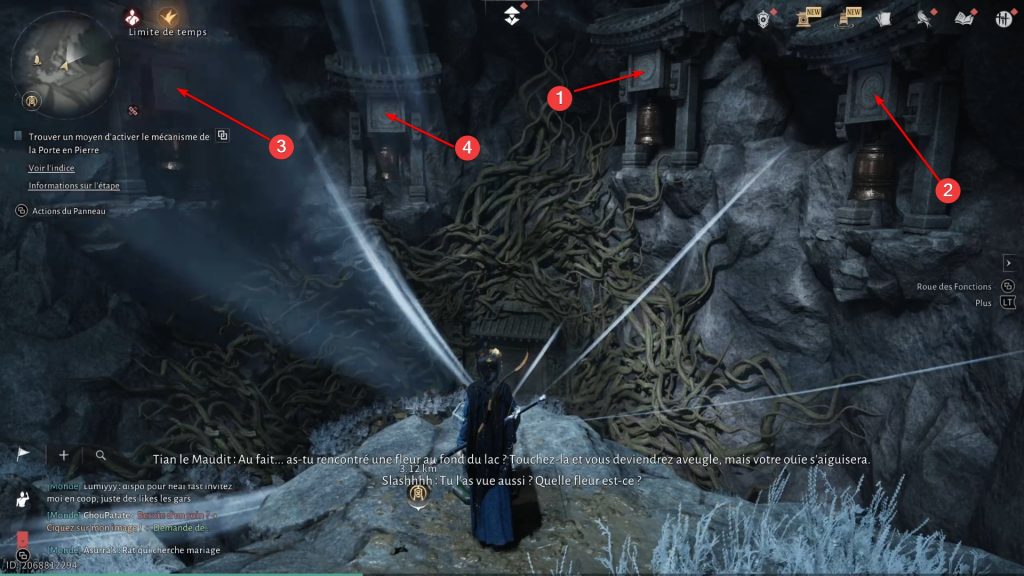Open the paper sheets icon
Image resolution: width=1024 pixels, height=576 pixels.
tap(882, 18)
